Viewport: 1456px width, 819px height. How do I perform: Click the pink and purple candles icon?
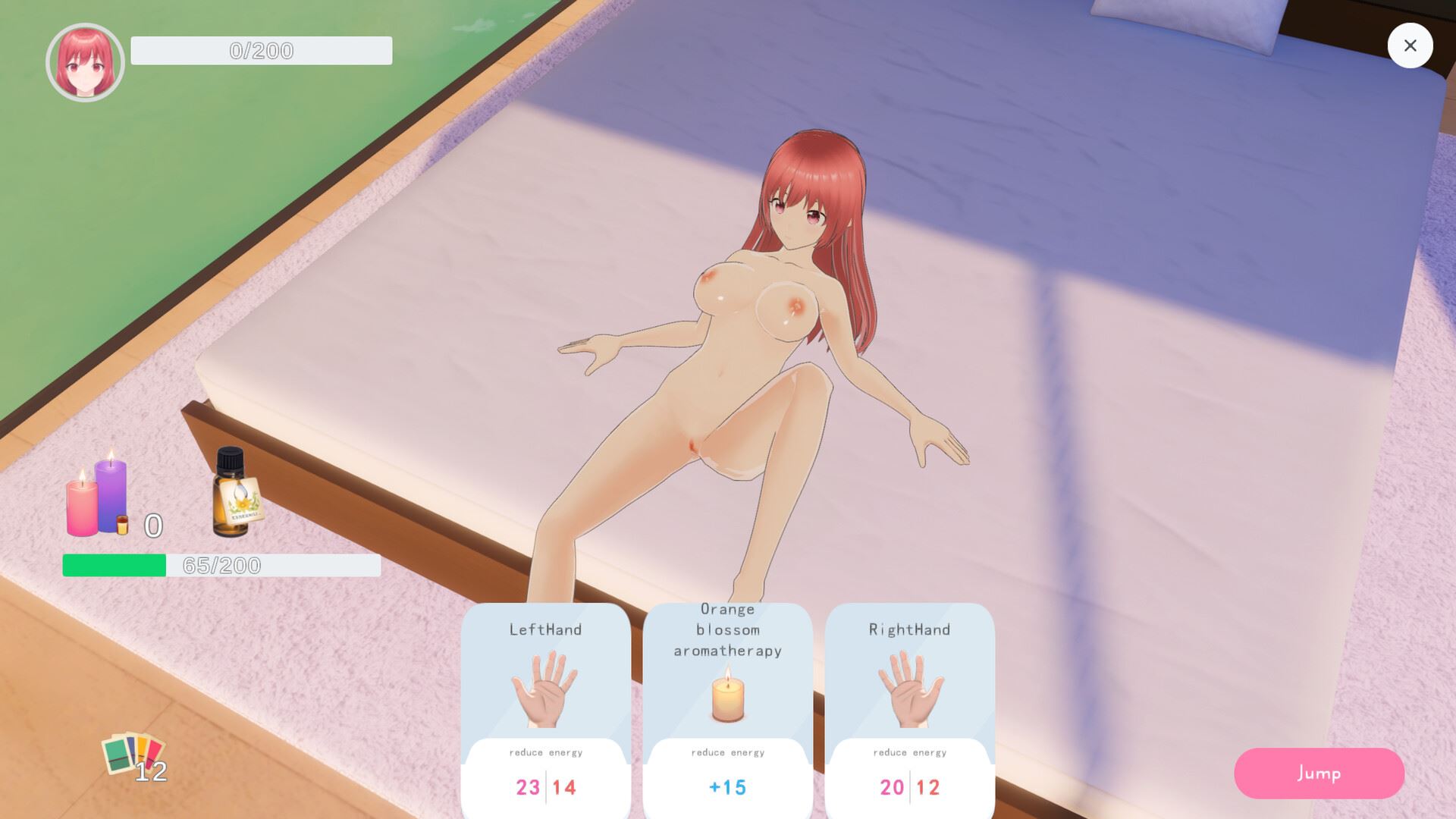pos(98,497)
